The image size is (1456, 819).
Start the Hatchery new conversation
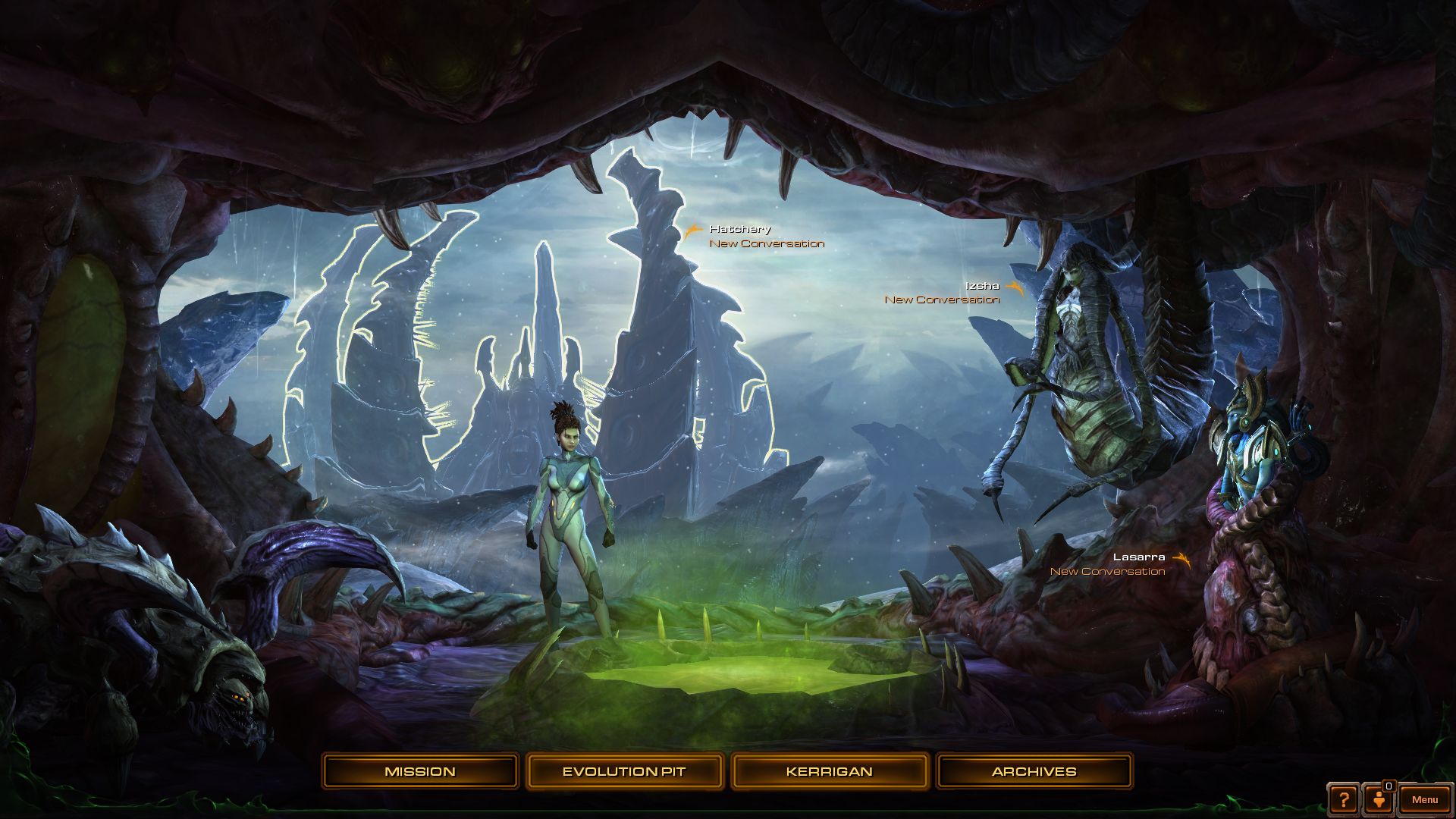coord(766,243)
